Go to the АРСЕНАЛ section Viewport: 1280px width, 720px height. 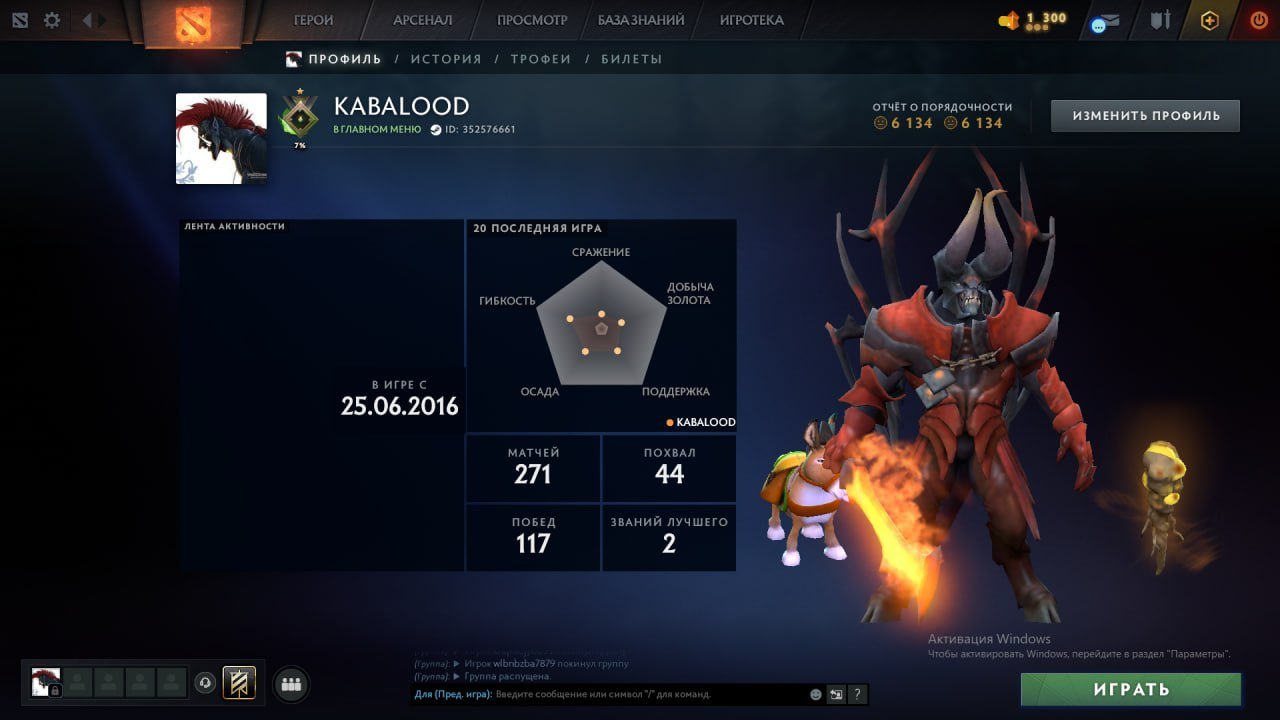coord(422,20)
